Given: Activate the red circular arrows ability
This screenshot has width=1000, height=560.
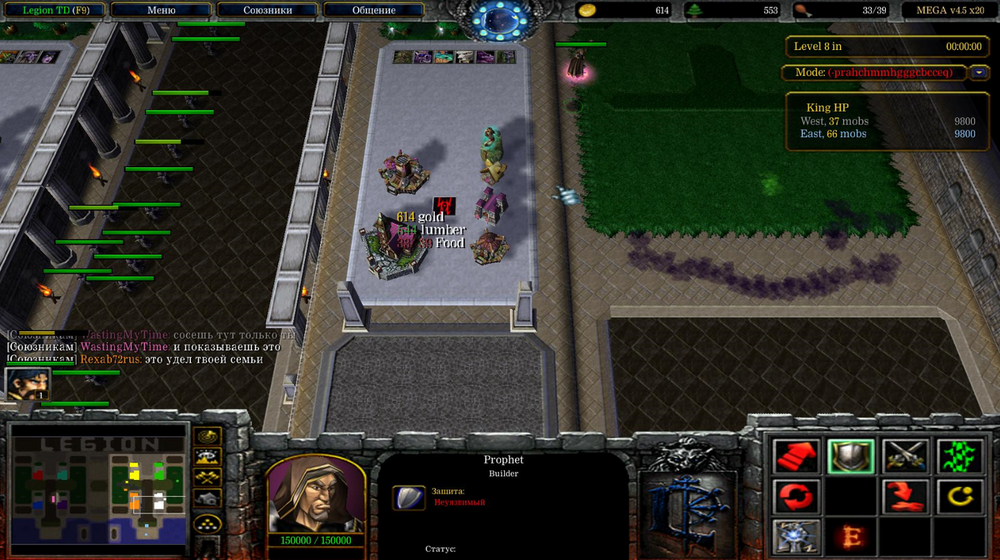Looking at the screenshot, I should tap(796, 496).
